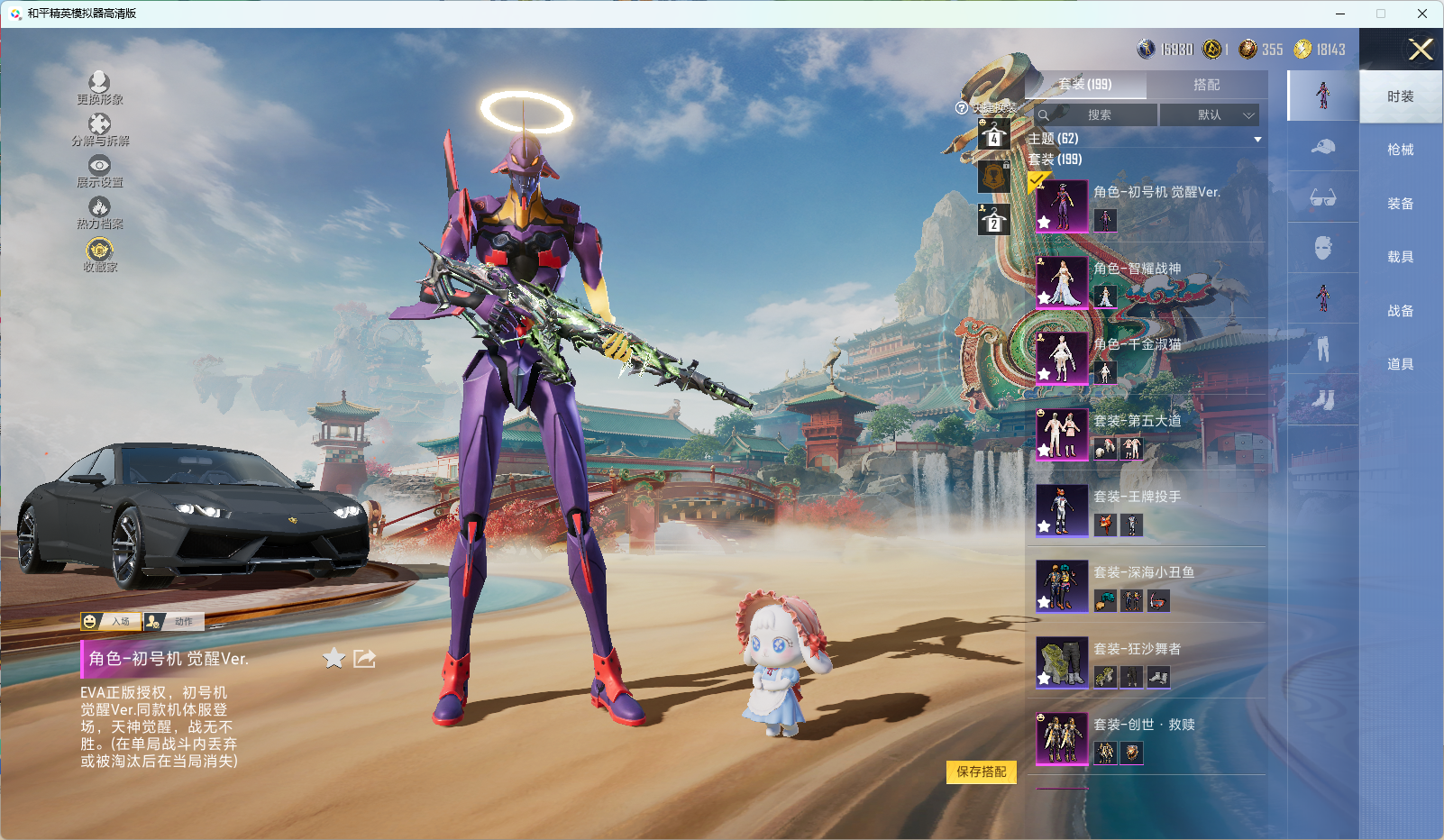Click the 保存搭配 save outfit button
The image size is (1444, 840).
pyautogui.click(x=981, y=772)
